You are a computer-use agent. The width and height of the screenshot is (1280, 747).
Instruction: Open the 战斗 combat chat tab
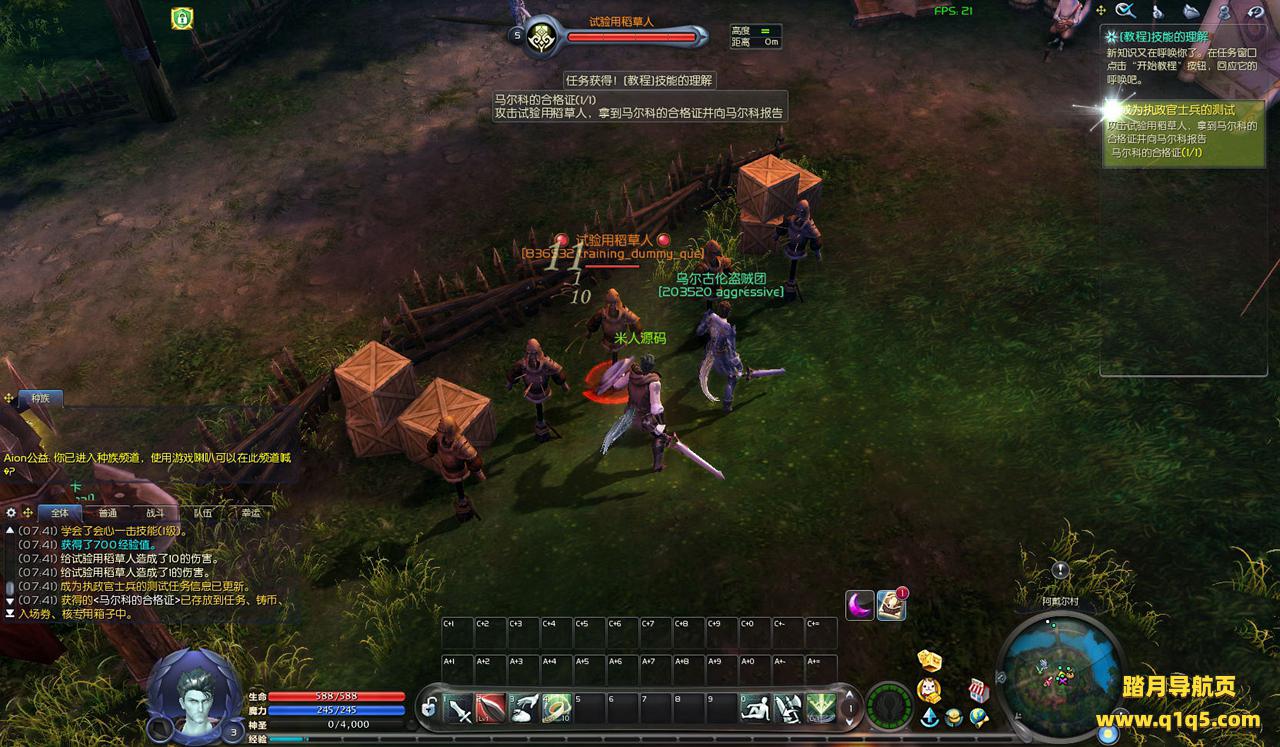tap(155, 513)
